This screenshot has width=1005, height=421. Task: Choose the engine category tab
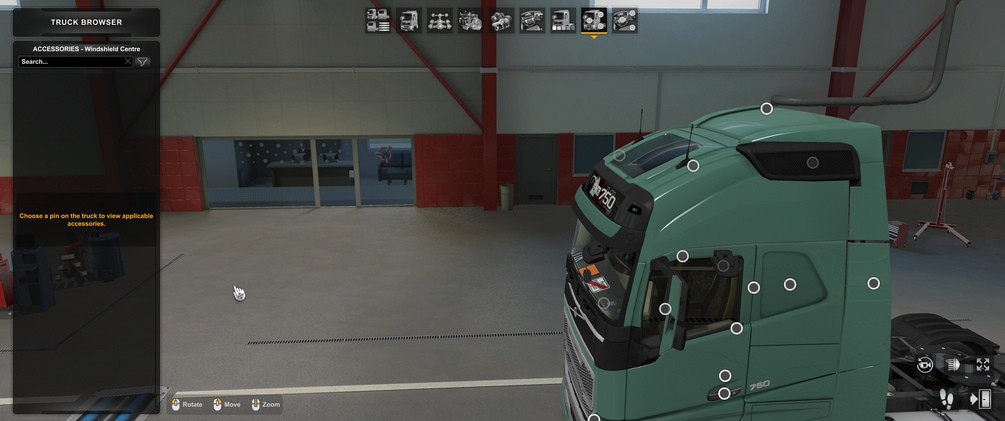point(470,20)
